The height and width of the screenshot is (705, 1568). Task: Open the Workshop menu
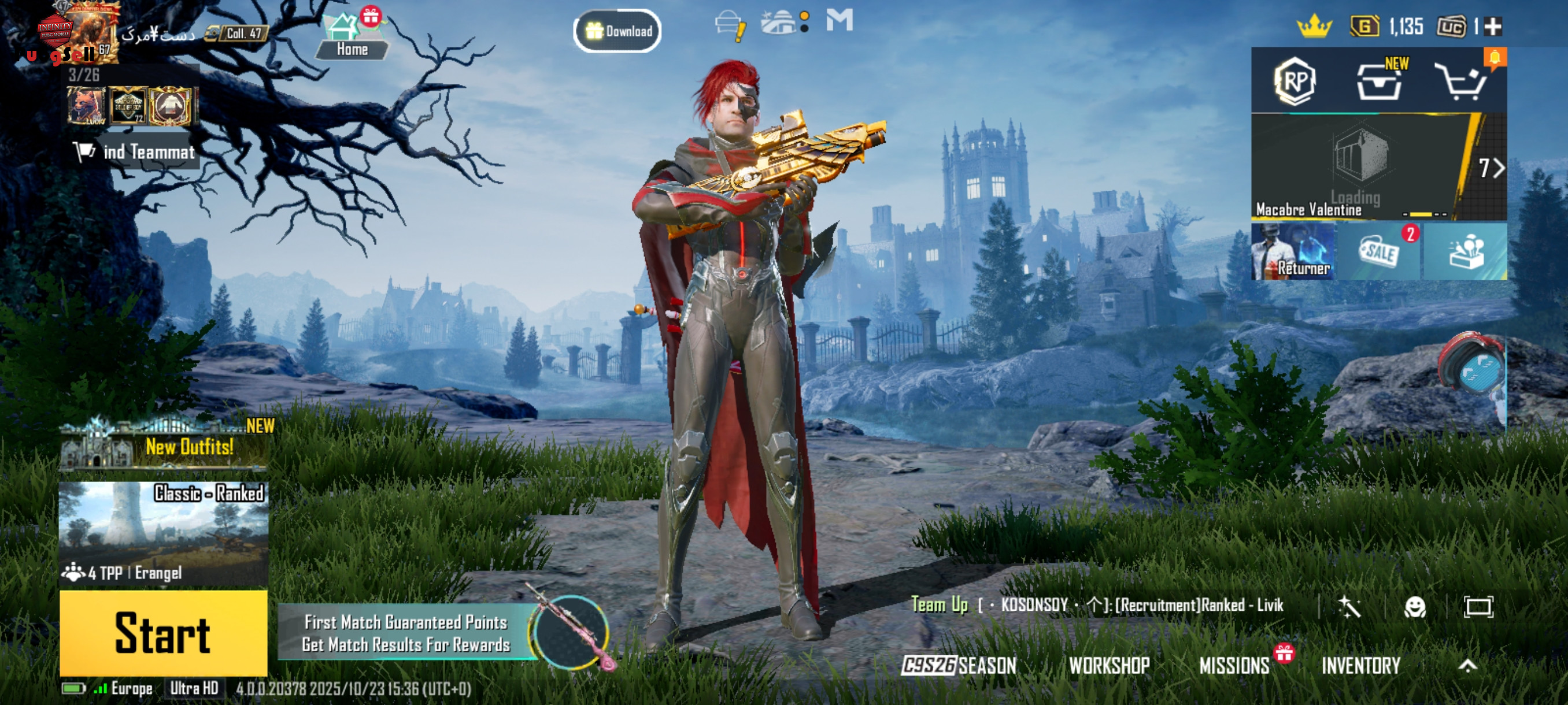click(x=1109, y=666)
